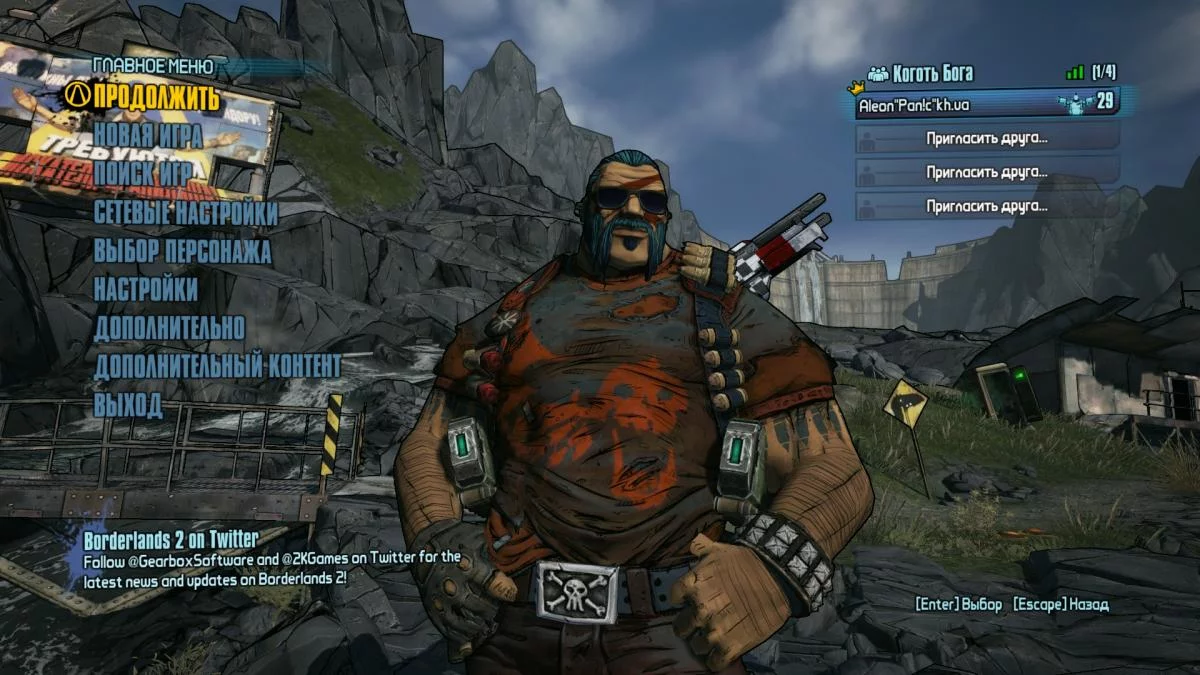
Task: Open the Borderlands 2 on Twitter news item
Action: coord(171,540)
